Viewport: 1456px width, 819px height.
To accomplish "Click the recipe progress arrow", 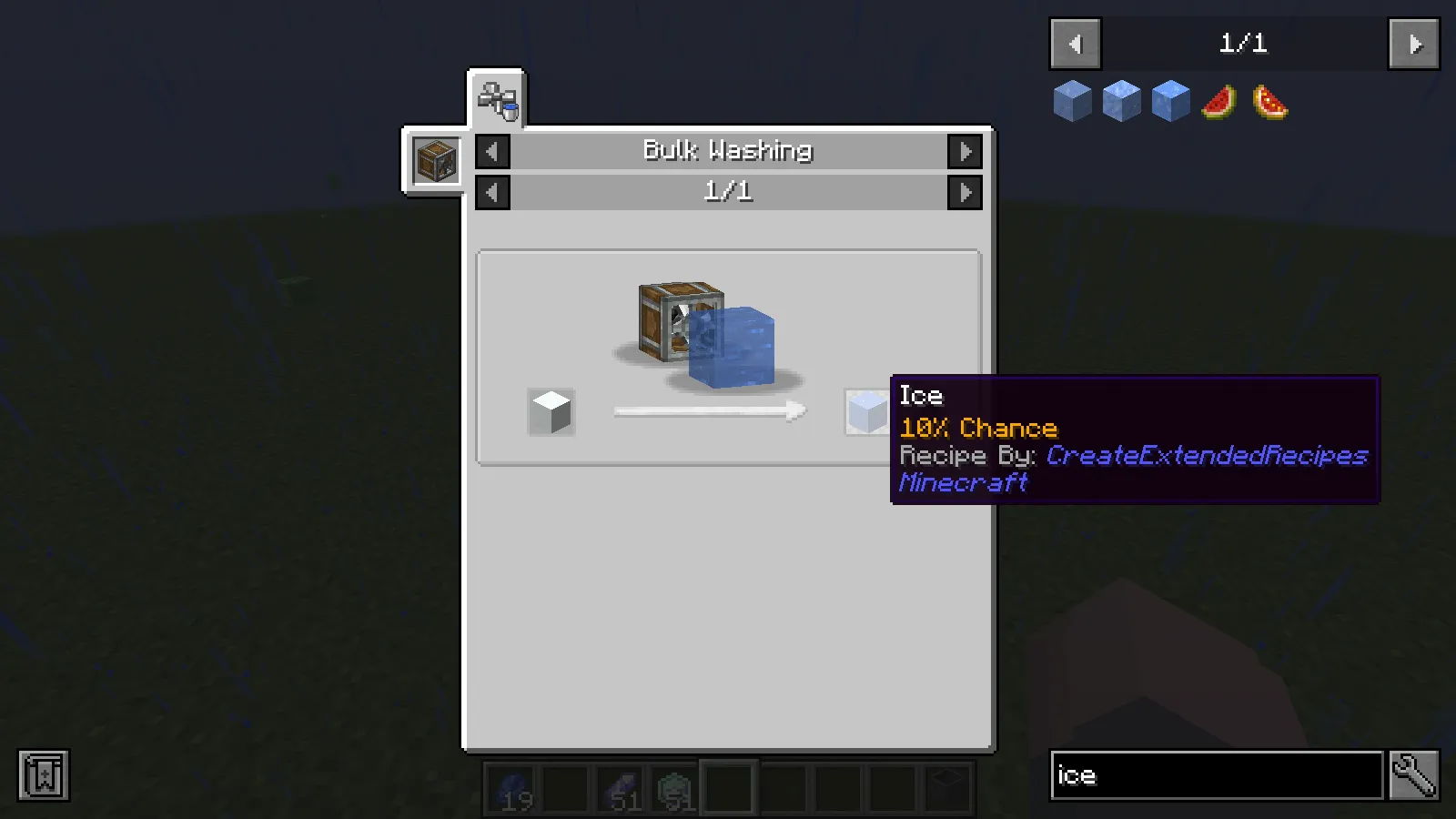I will click(710, 411).
